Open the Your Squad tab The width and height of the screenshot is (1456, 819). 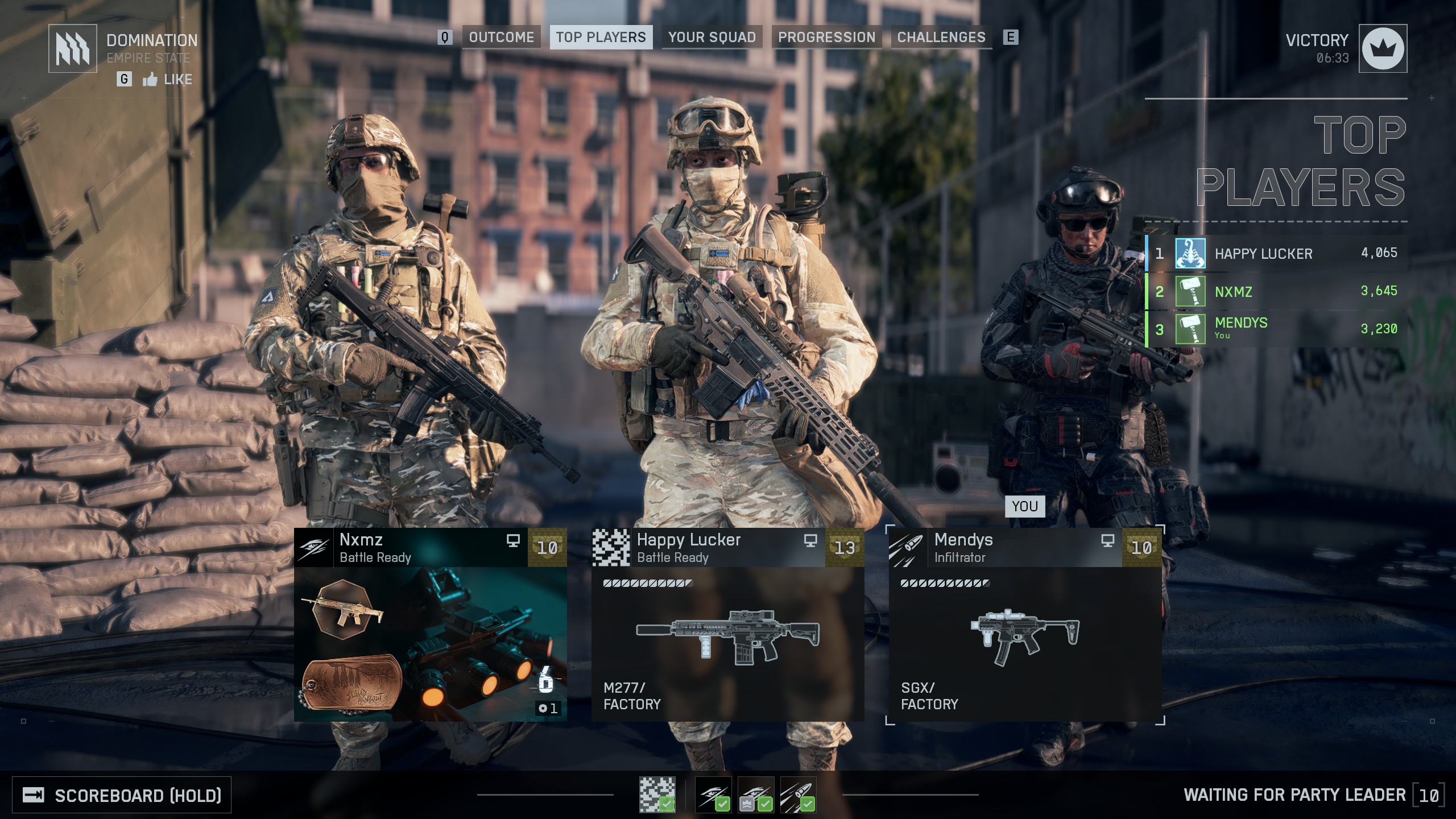coord(712,38)
